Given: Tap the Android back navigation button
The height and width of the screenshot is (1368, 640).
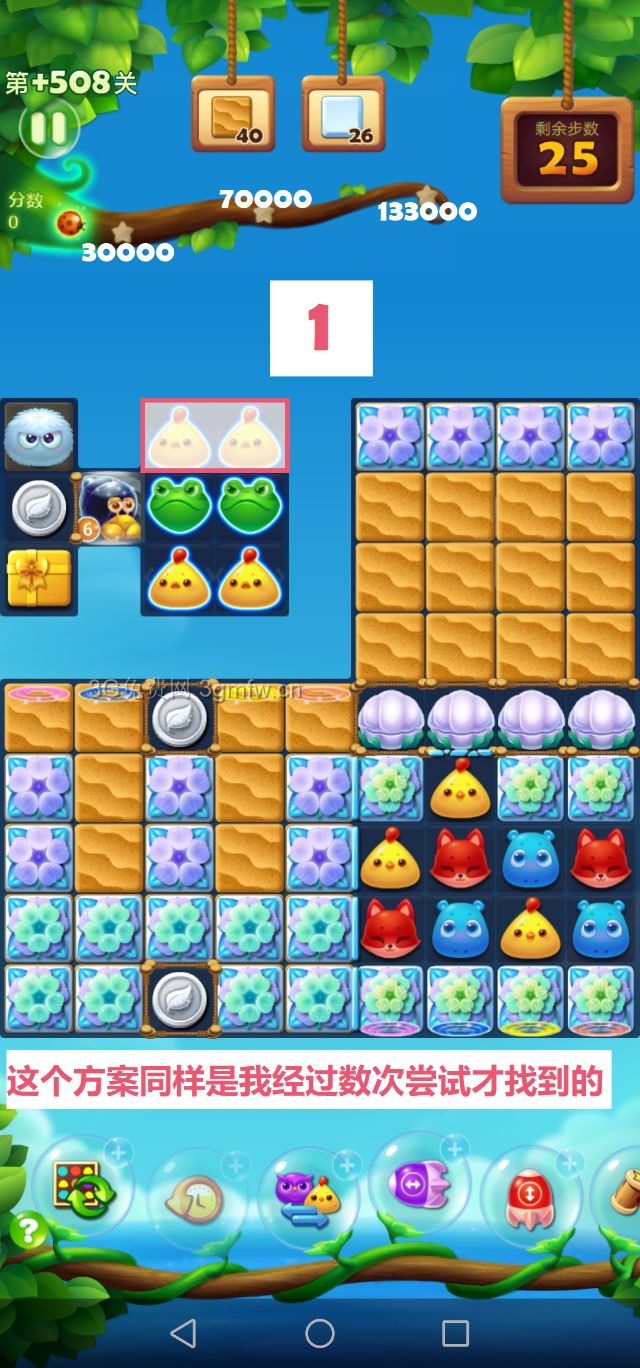Looking at the screenshot, I should (183, 1332).
